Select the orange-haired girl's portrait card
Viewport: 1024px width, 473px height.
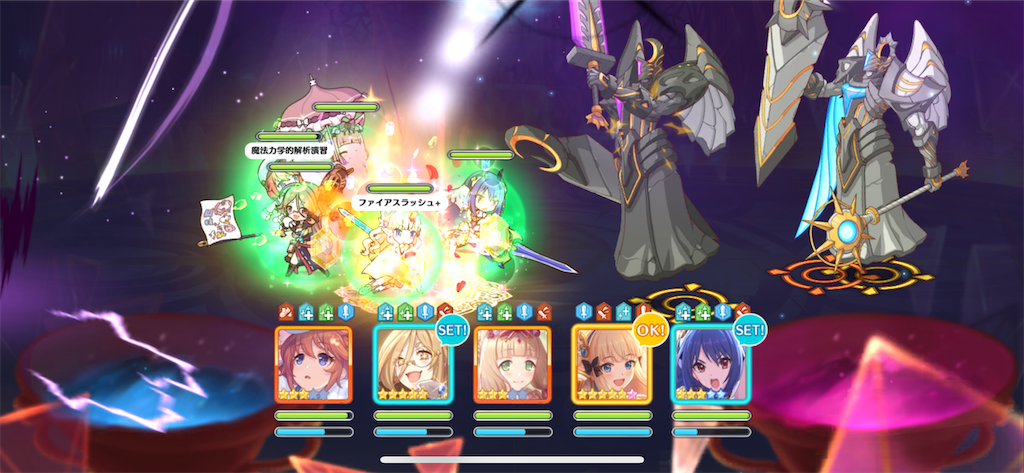tap(313, 365)
